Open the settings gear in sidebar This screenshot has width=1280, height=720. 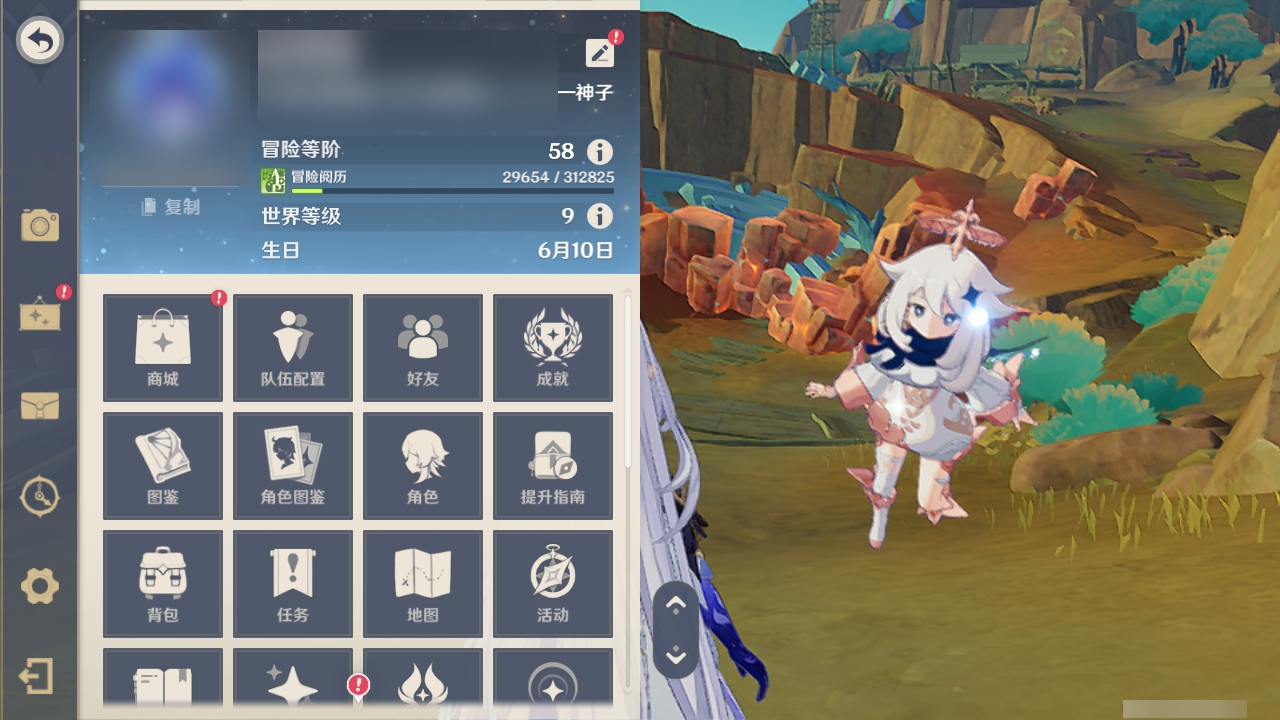[39, 588]
